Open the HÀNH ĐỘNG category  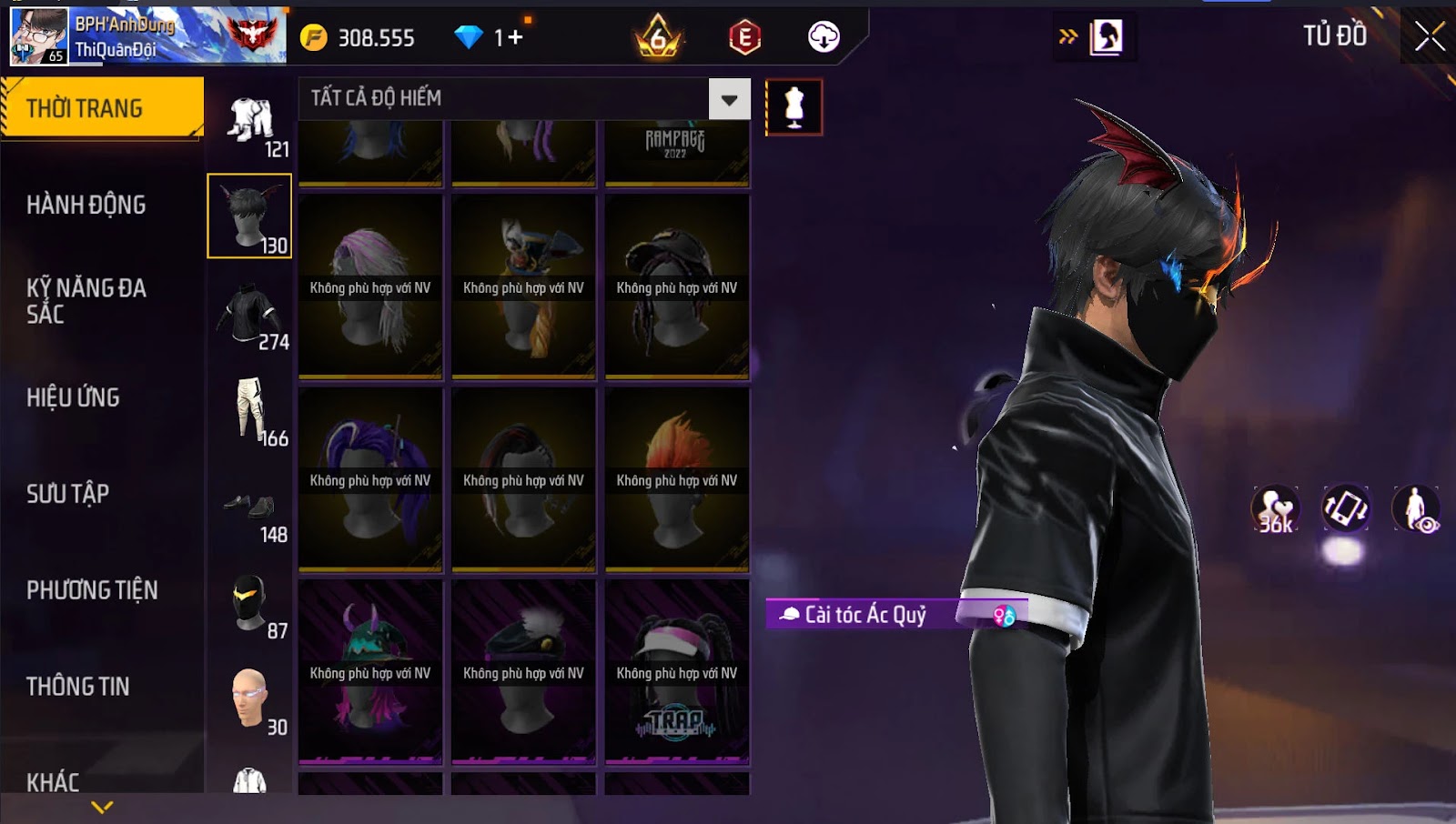pyautogui.click(x=86, y=205)
